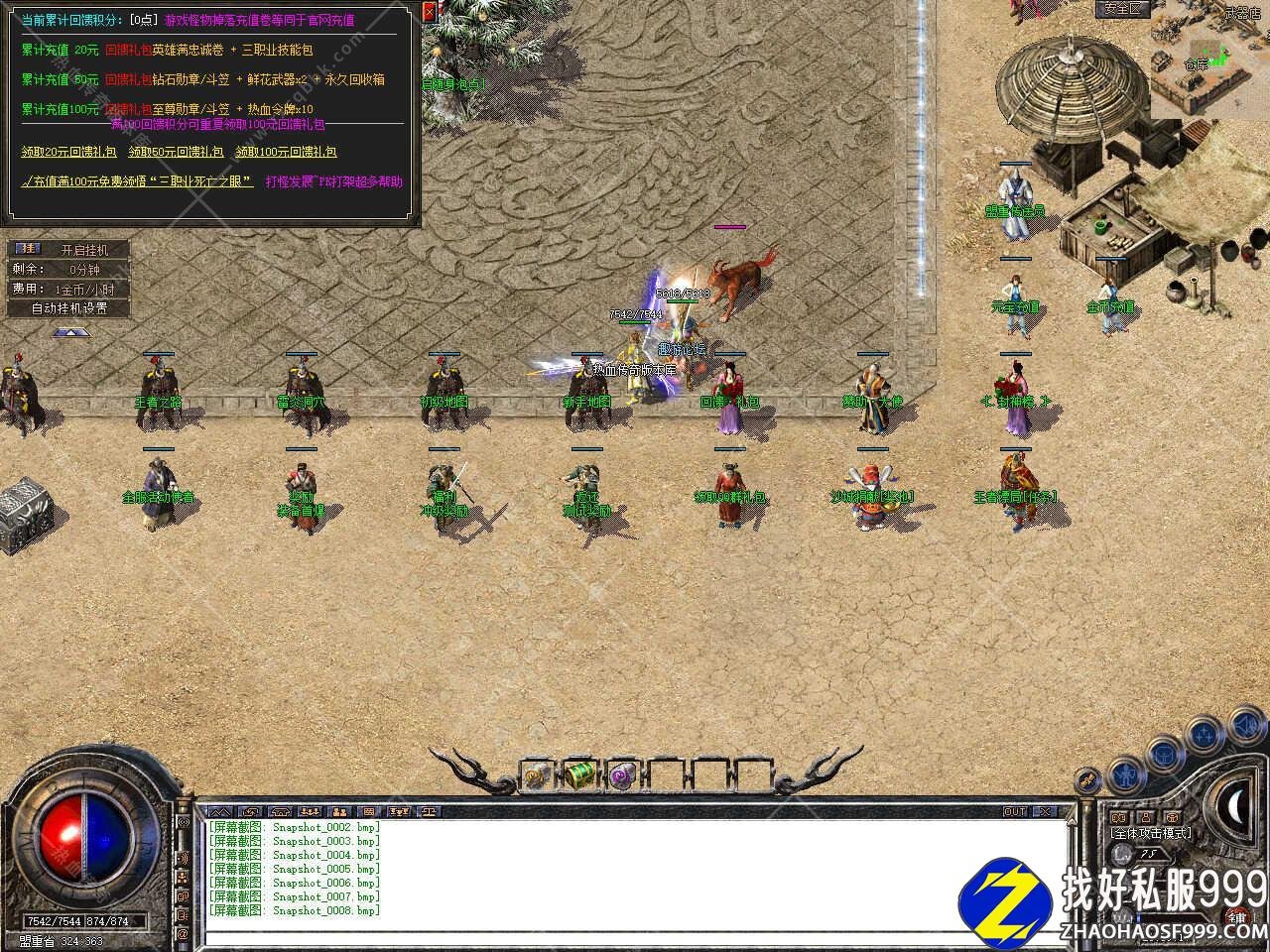Click the OUT button on chat bar
This screenshot has width=1270, height=952.
pos(1014,811)
